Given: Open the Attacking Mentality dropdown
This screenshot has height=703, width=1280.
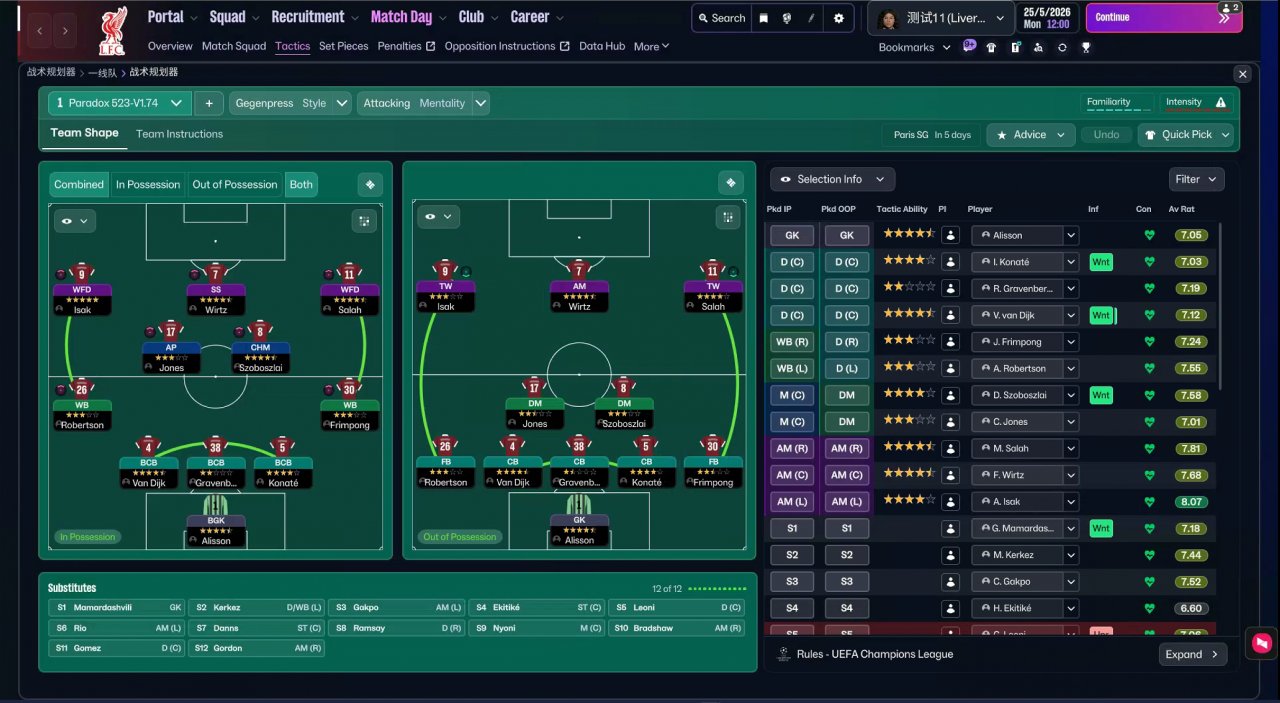Looking at the screenshot, I should point(423,103).
